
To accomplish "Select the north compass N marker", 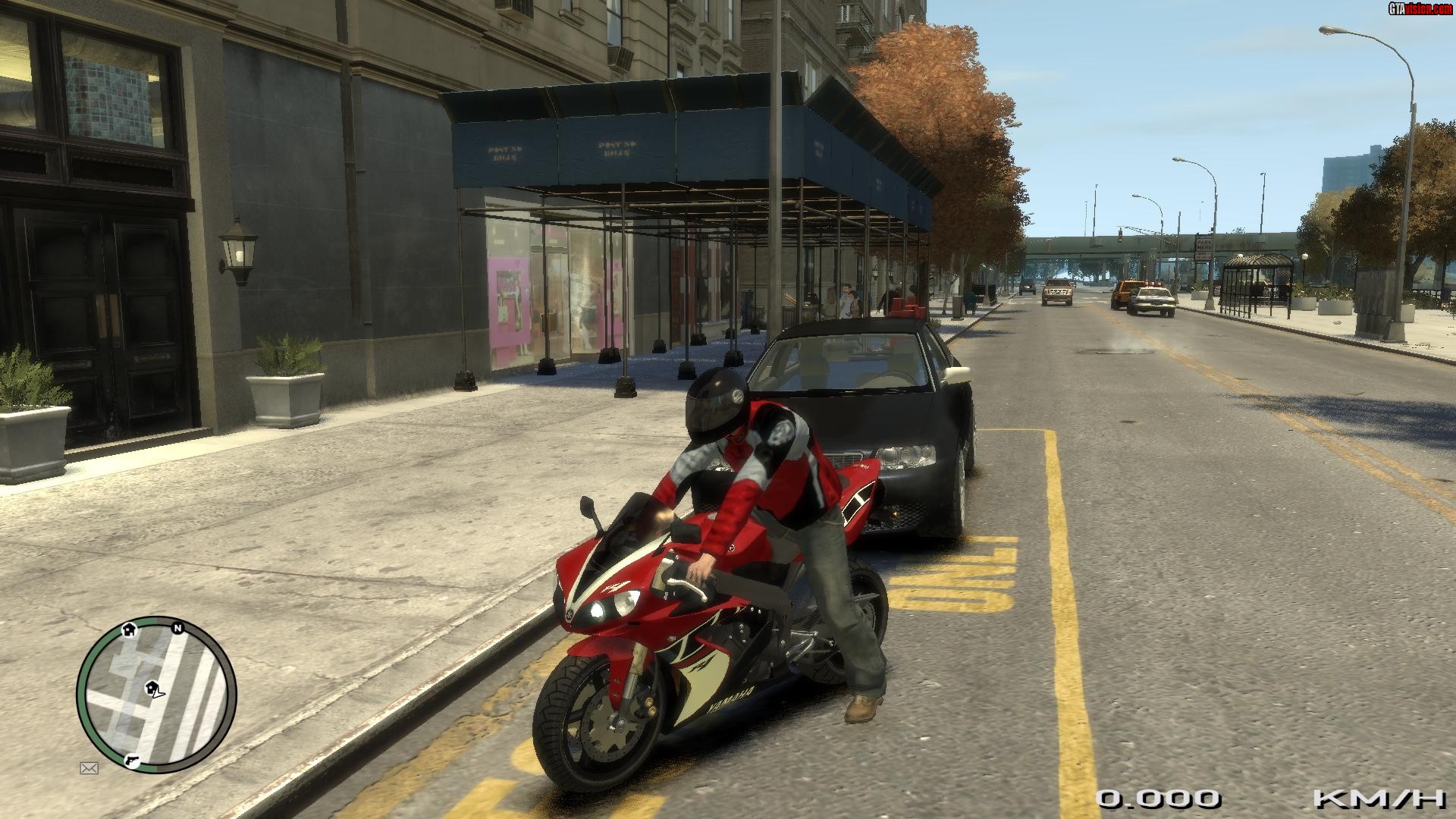I will pyautogui.click(x=178, y=628).
